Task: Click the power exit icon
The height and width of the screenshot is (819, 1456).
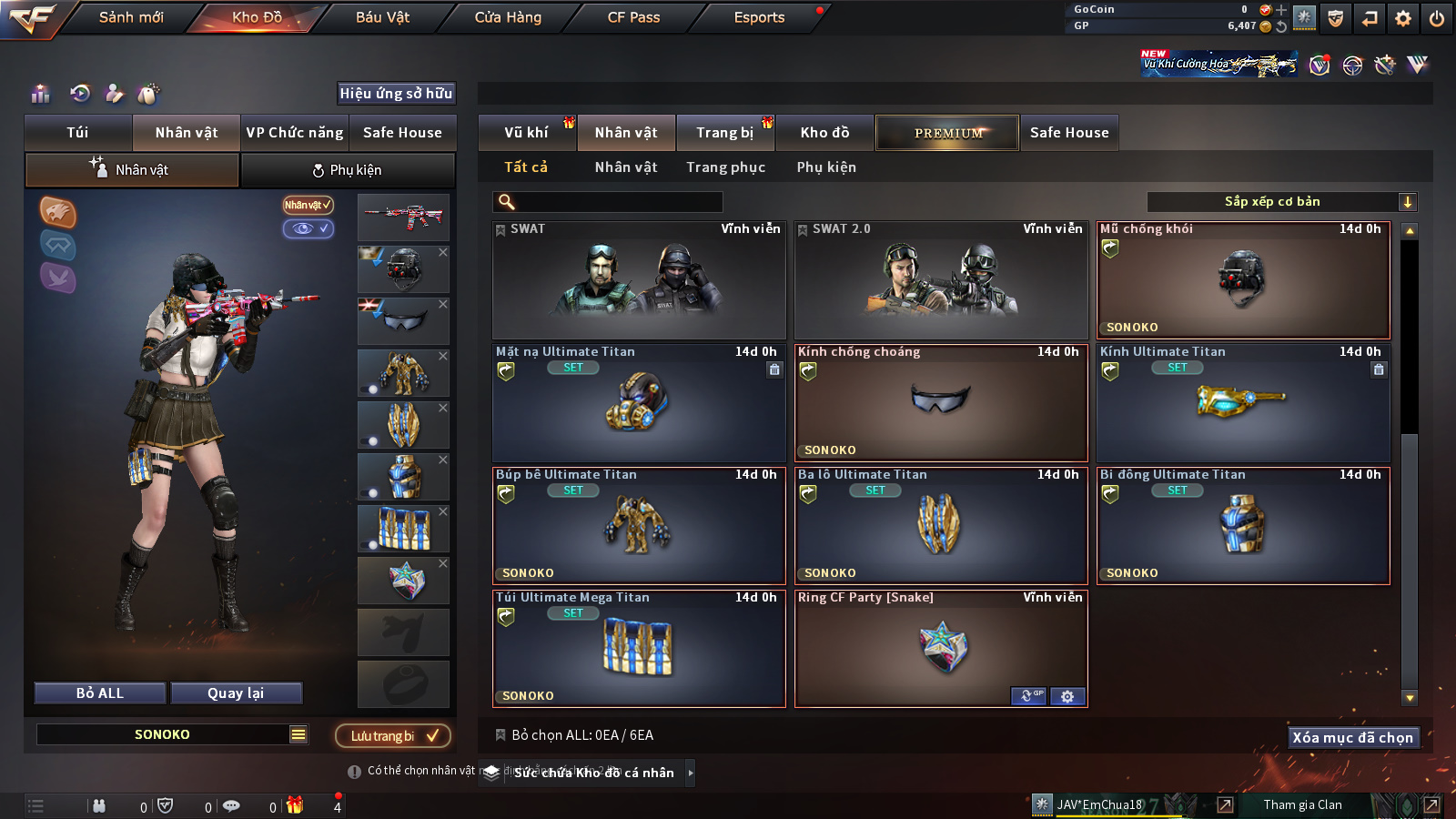Action: 1437,18
